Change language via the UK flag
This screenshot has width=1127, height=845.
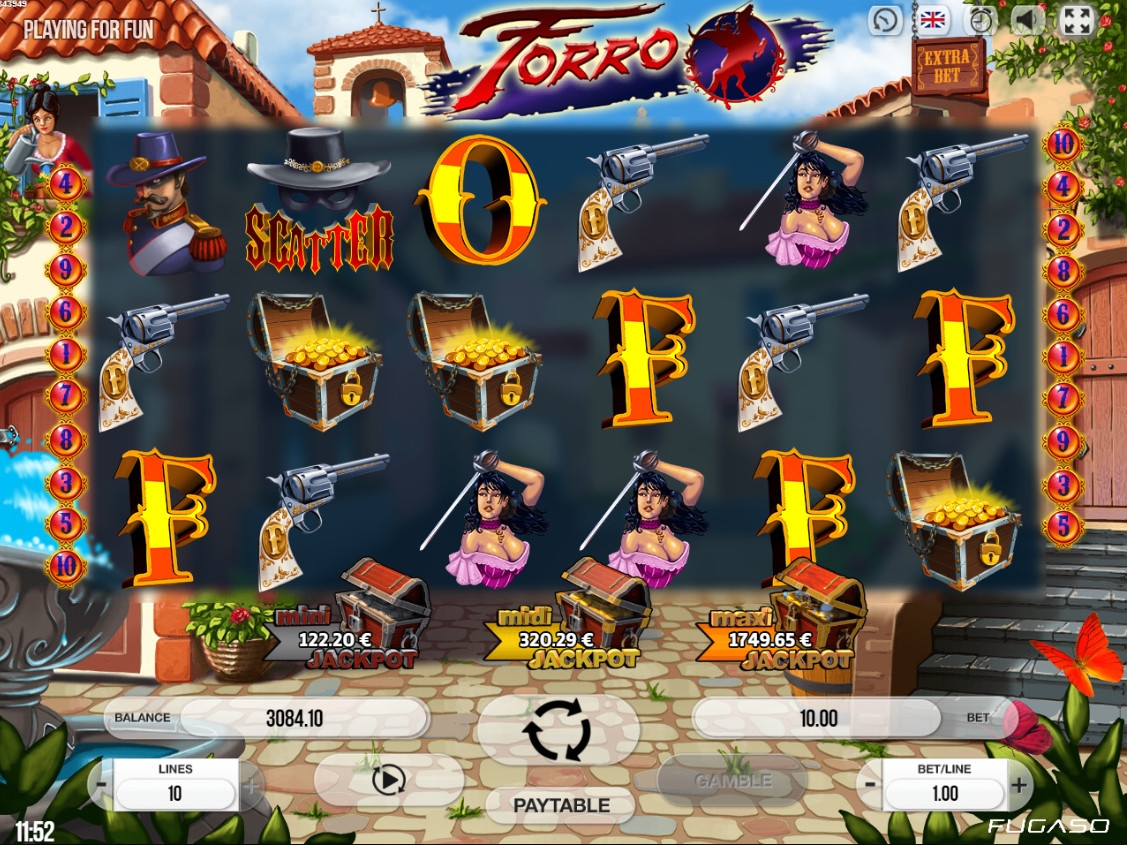[x=934, y=20]
